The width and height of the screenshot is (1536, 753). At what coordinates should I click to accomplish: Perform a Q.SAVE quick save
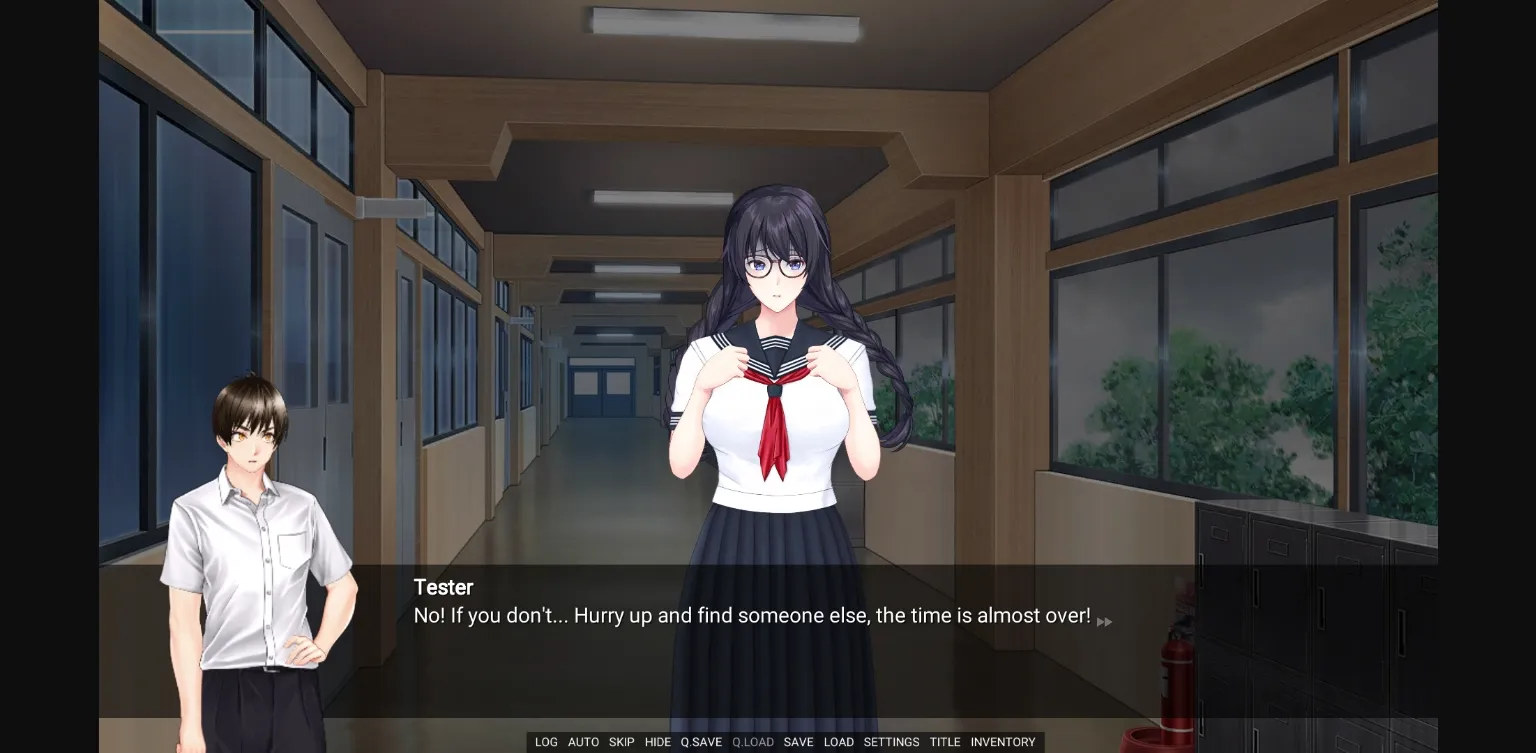coord(700,742)
